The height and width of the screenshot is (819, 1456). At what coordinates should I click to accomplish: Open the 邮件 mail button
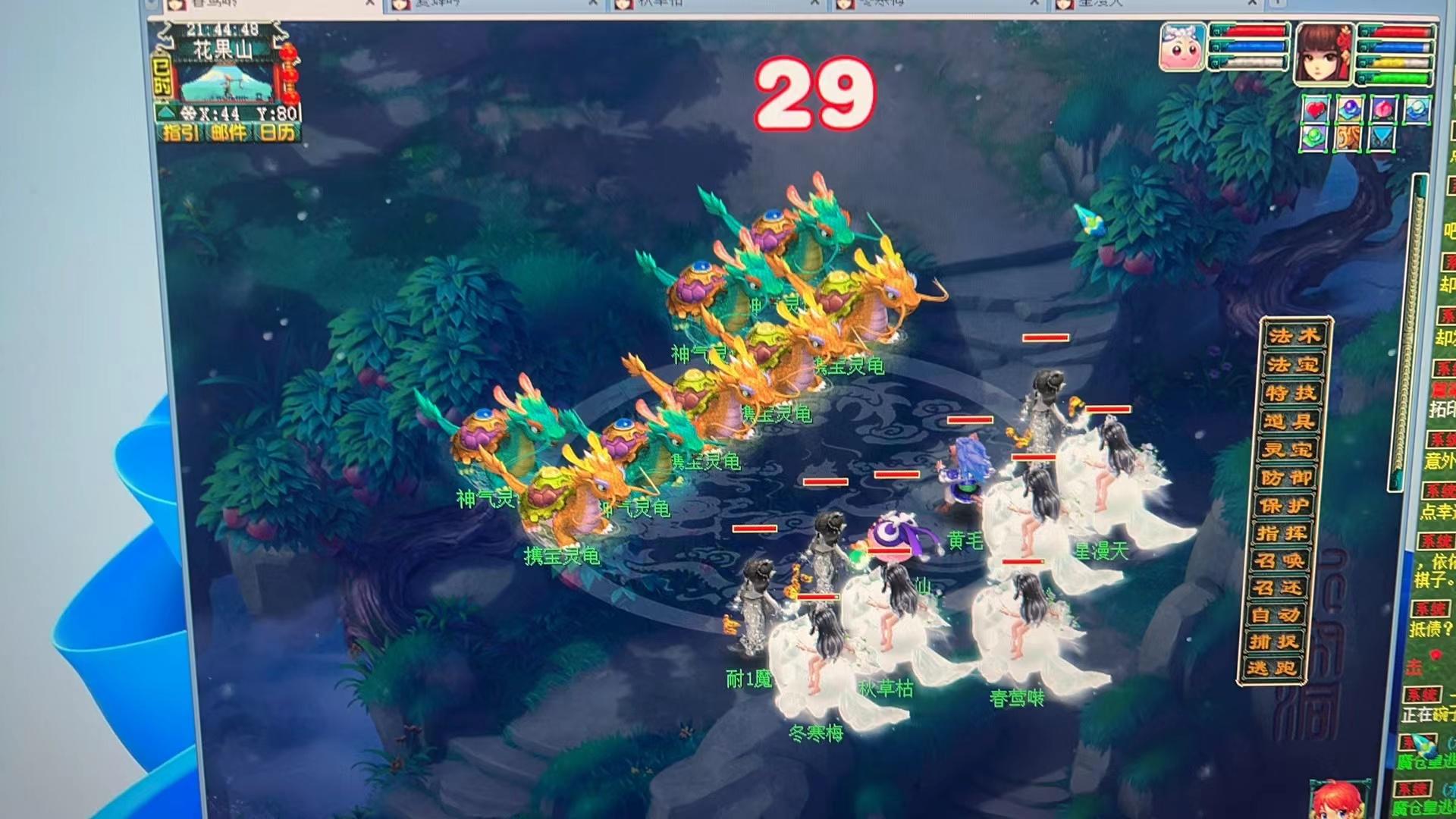pos(229,133)
